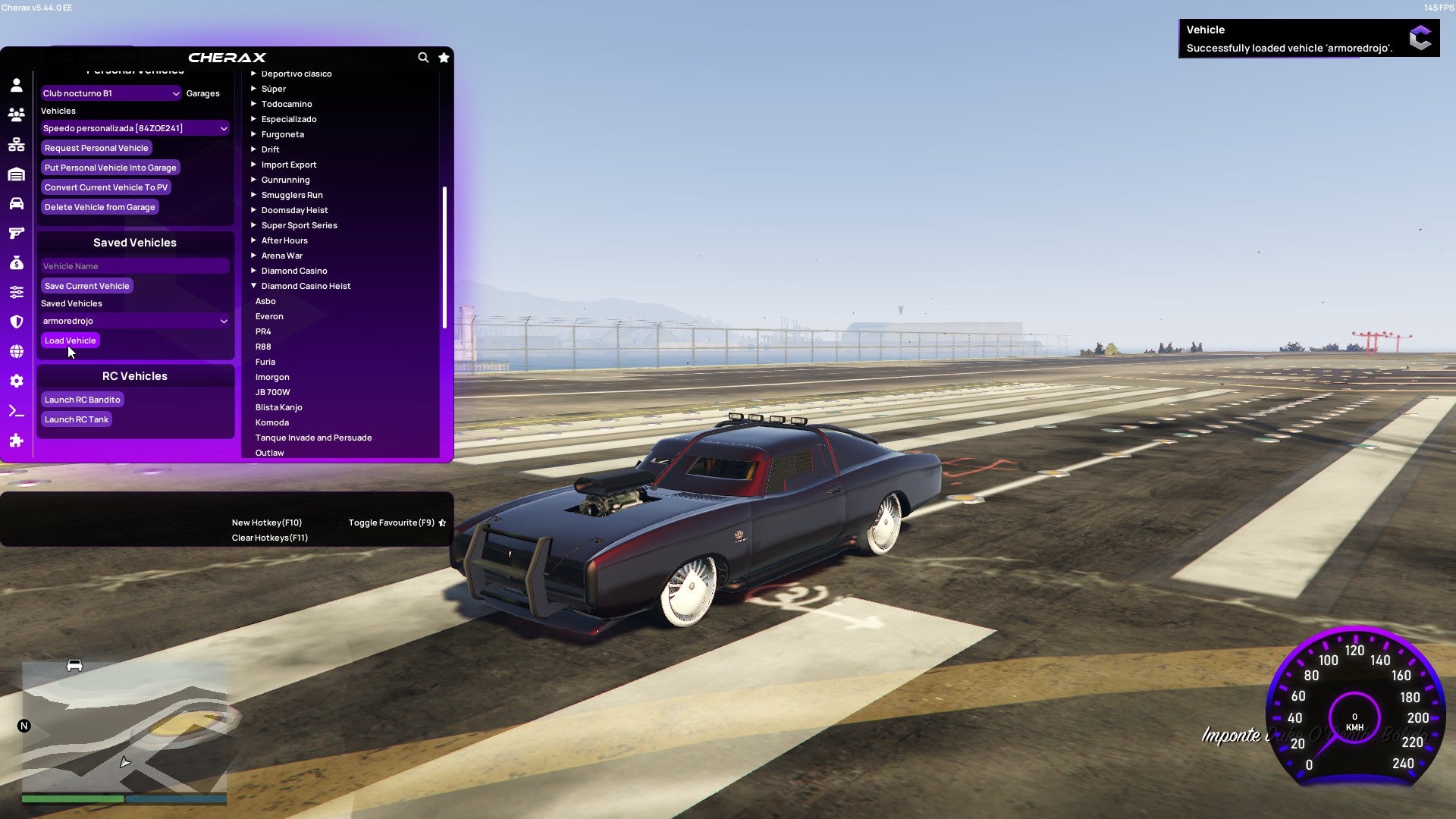Select the terminal console icon
Screen dimensions: 1456x819
17,410
